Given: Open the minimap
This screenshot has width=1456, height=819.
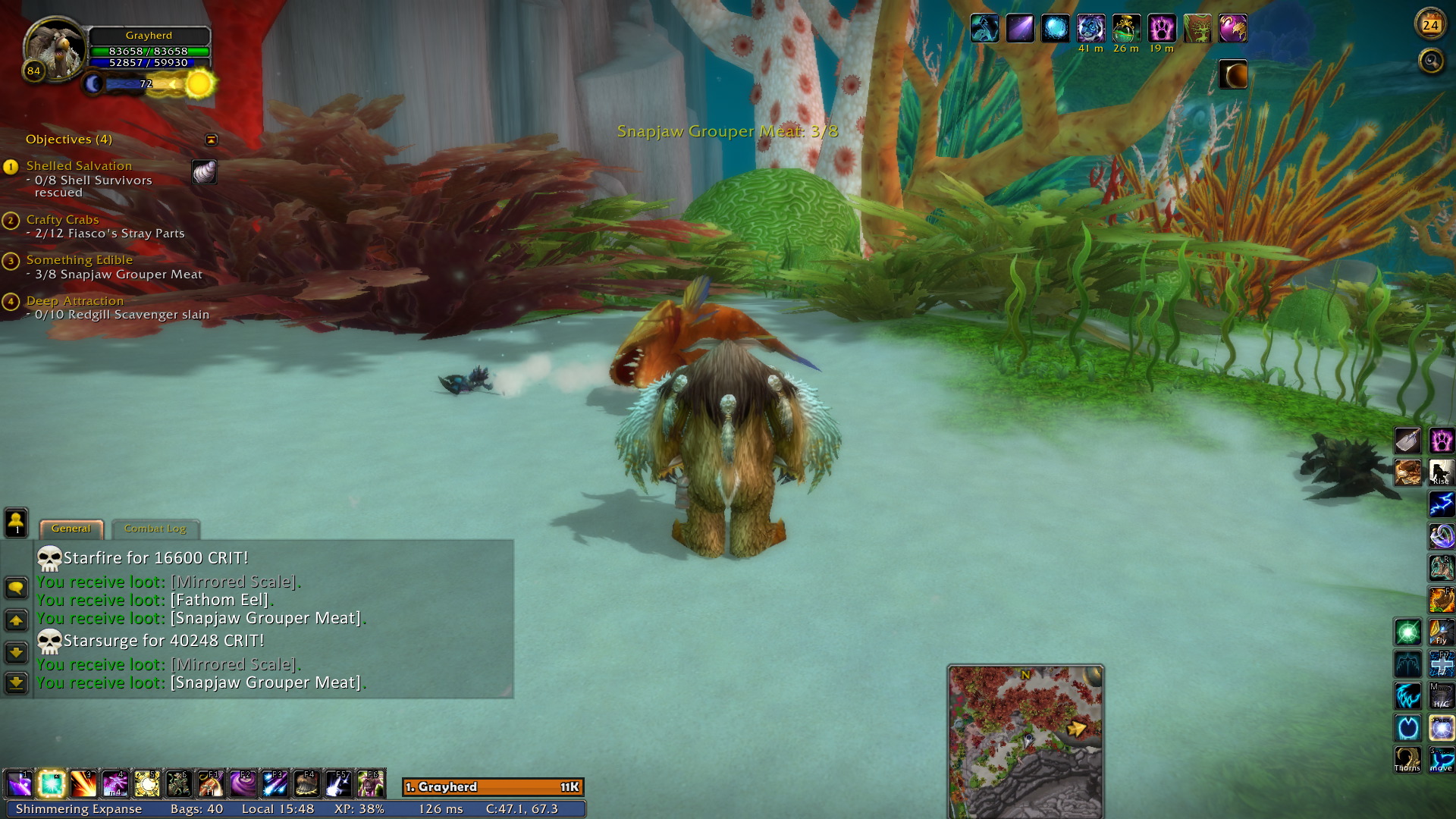Looking at the screenshot, I should point(1025,741).
